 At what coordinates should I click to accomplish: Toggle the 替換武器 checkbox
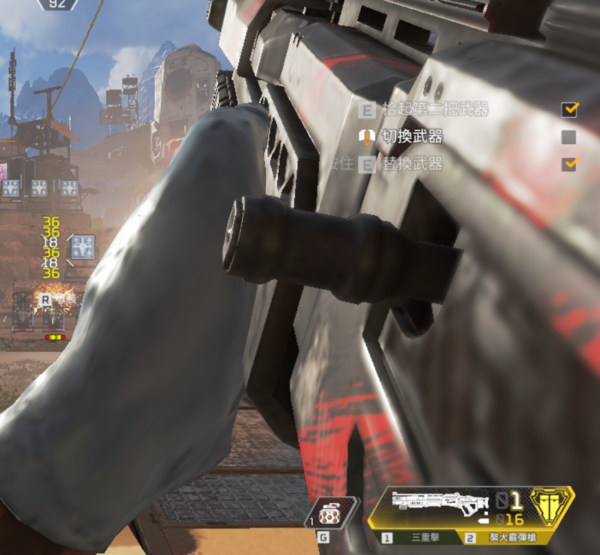tap(569, 163)
